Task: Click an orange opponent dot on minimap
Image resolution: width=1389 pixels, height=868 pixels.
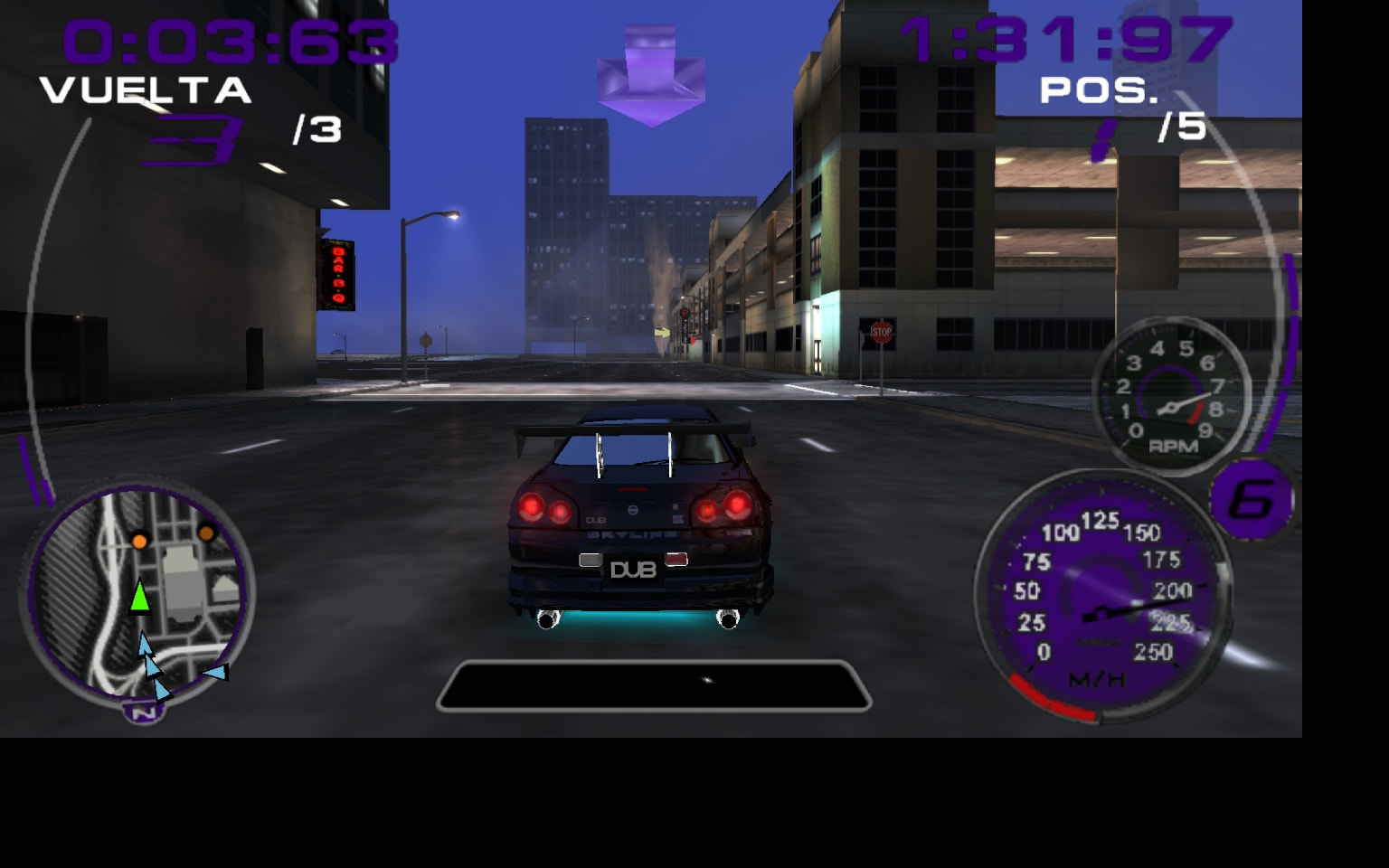Action: (x=138, y=540)
